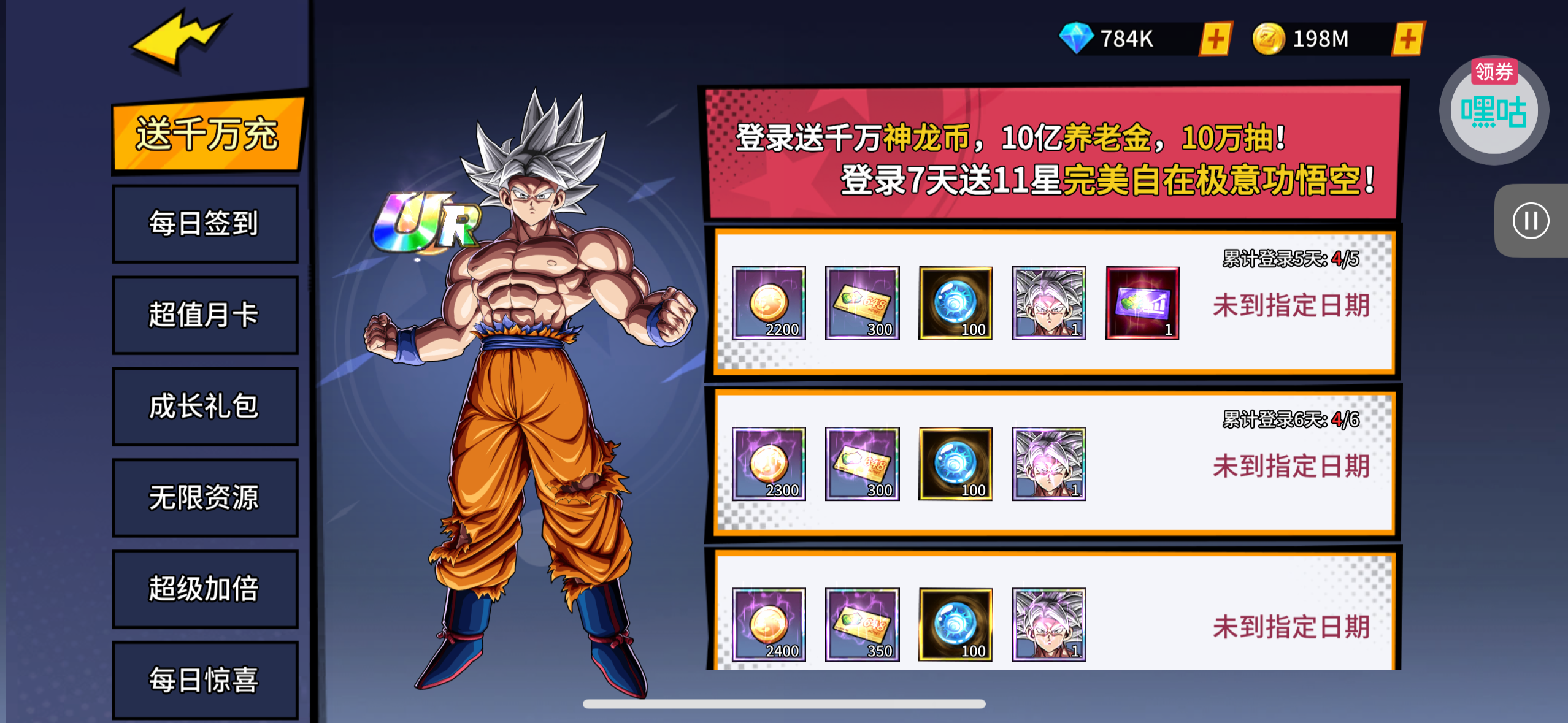
Task: Choose the 无限资源 tab
Action: [205, 497]
